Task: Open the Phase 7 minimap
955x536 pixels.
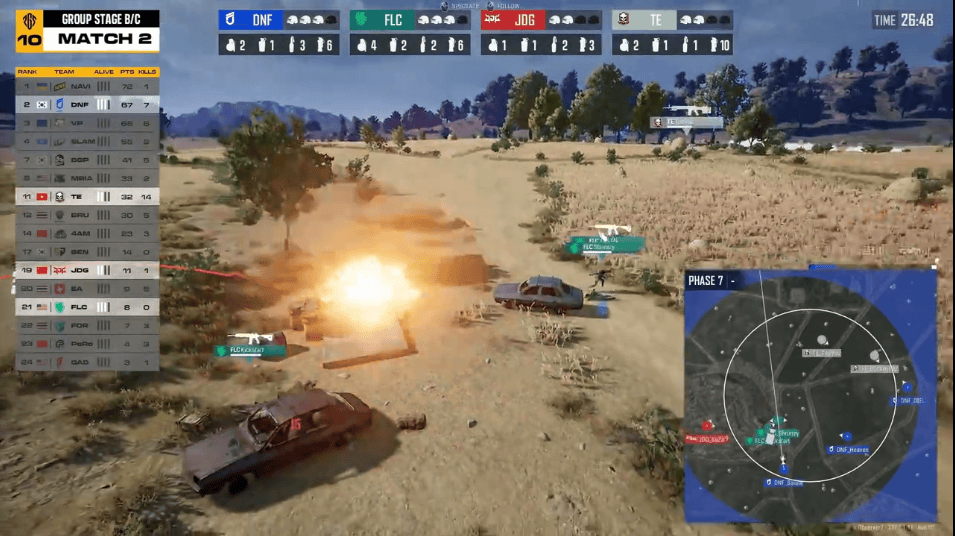Action: (809, 396)
